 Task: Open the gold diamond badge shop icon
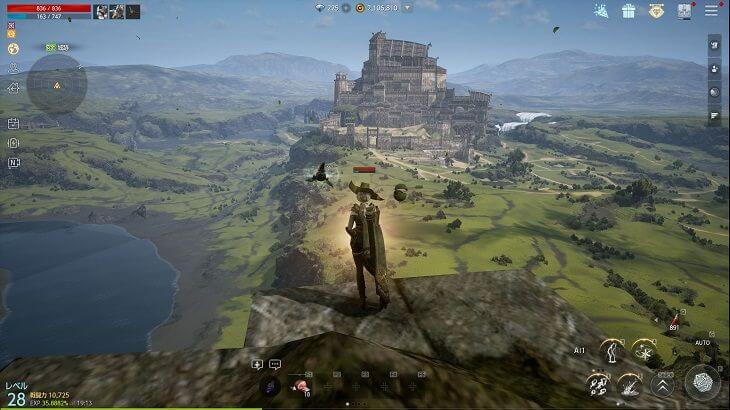click(x=656, y=11)
